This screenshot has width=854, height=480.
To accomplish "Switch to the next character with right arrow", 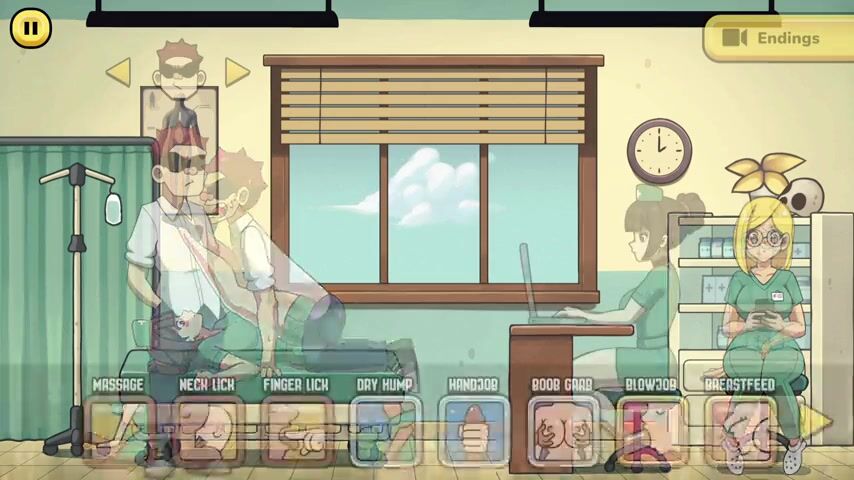I will [236, 71].
